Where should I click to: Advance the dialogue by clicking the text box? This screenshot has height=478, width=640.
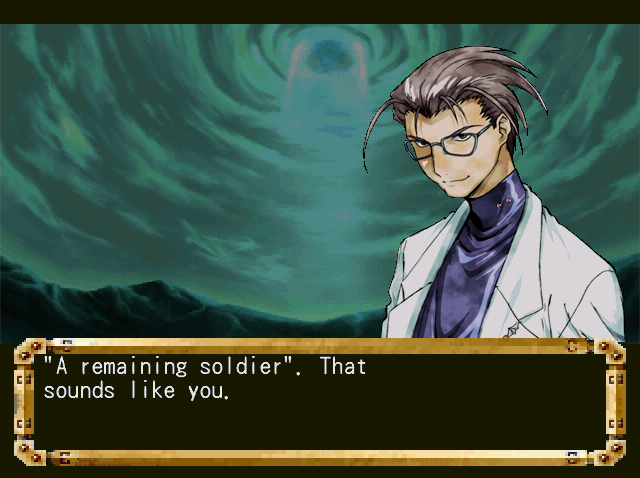(319, 402)
